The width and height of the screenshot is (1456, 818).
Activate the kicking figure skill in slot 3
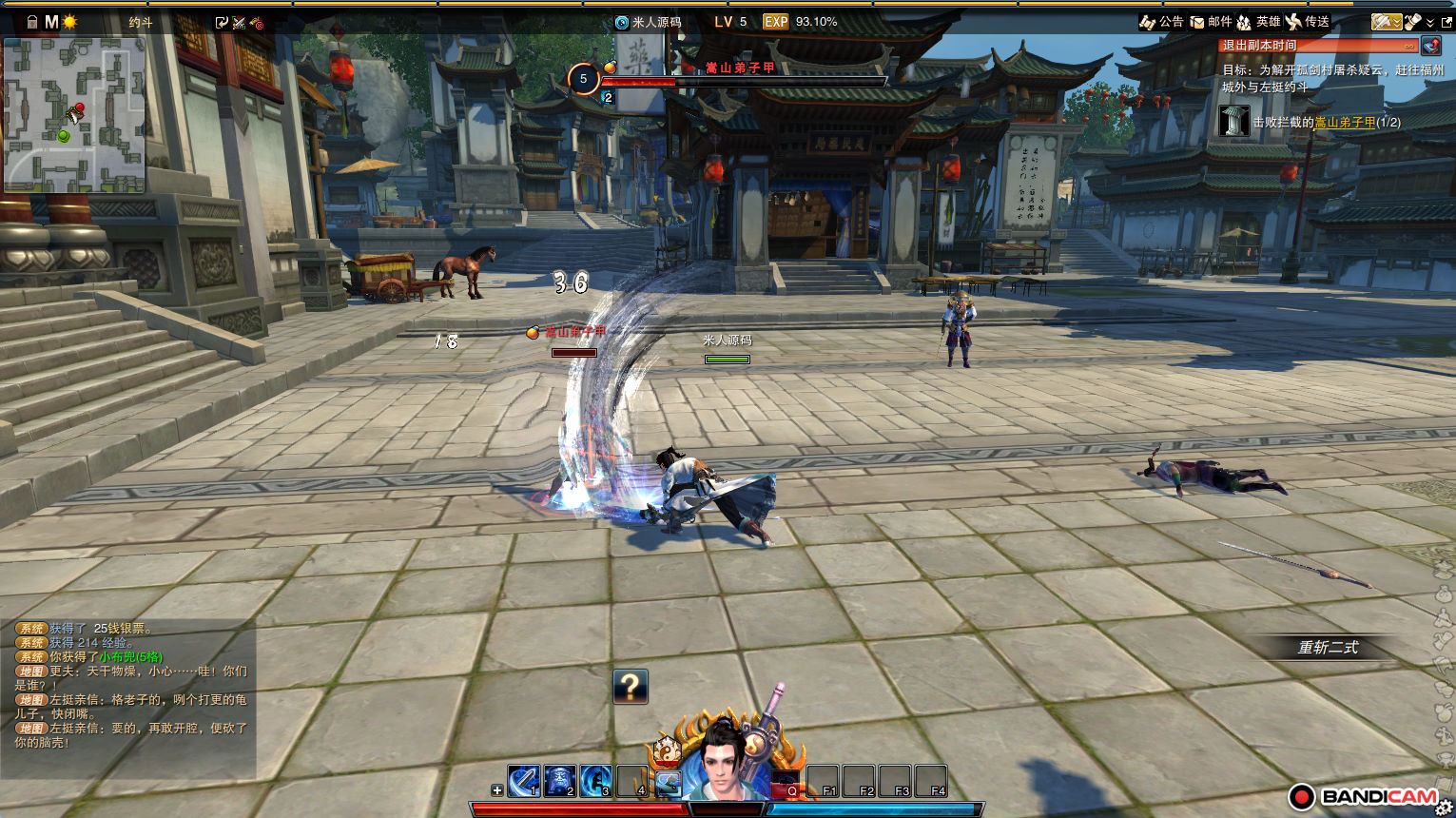(x=596, y=781)
